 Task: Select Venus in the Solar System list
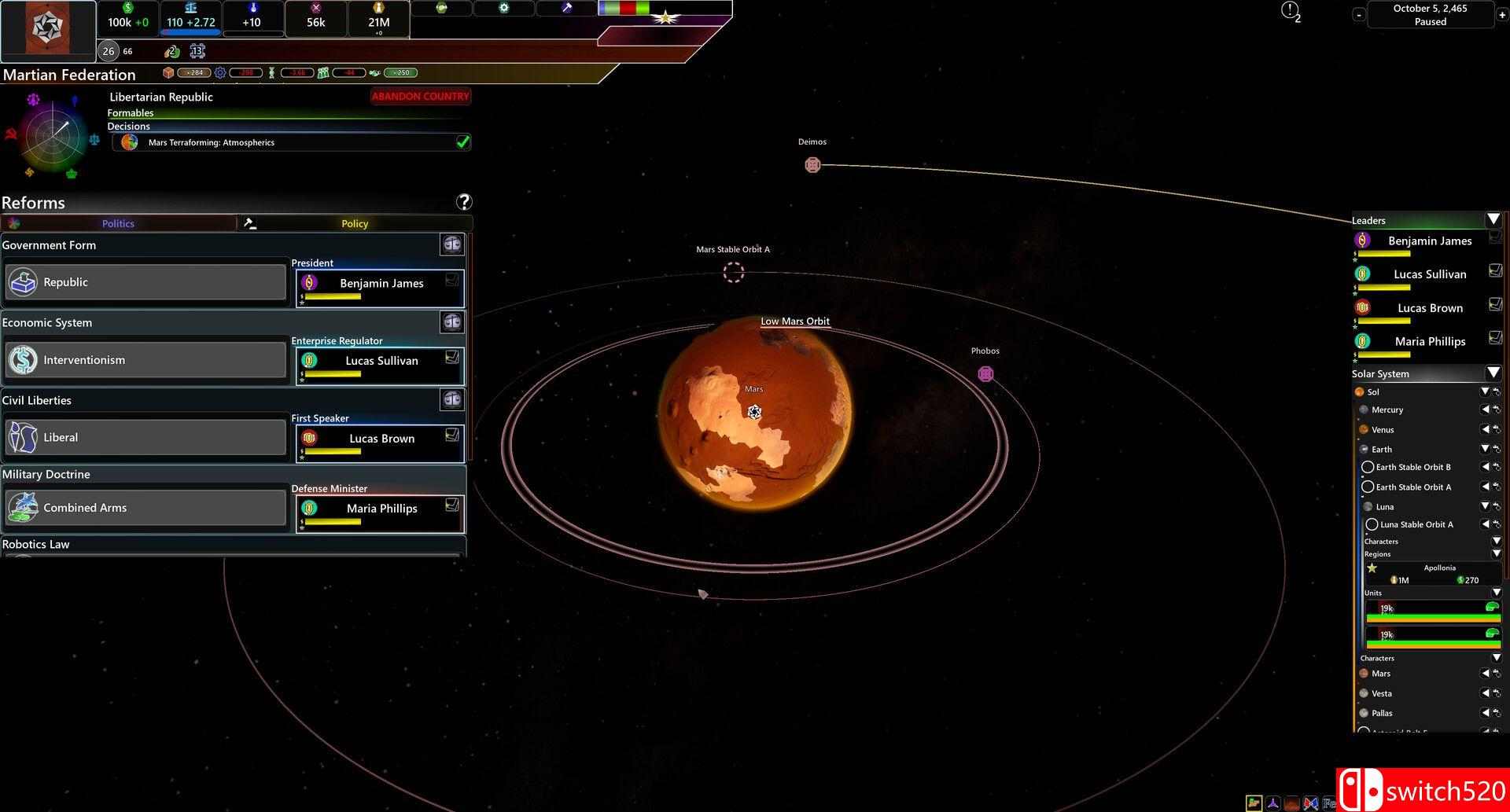click(x=1383, y=430)
